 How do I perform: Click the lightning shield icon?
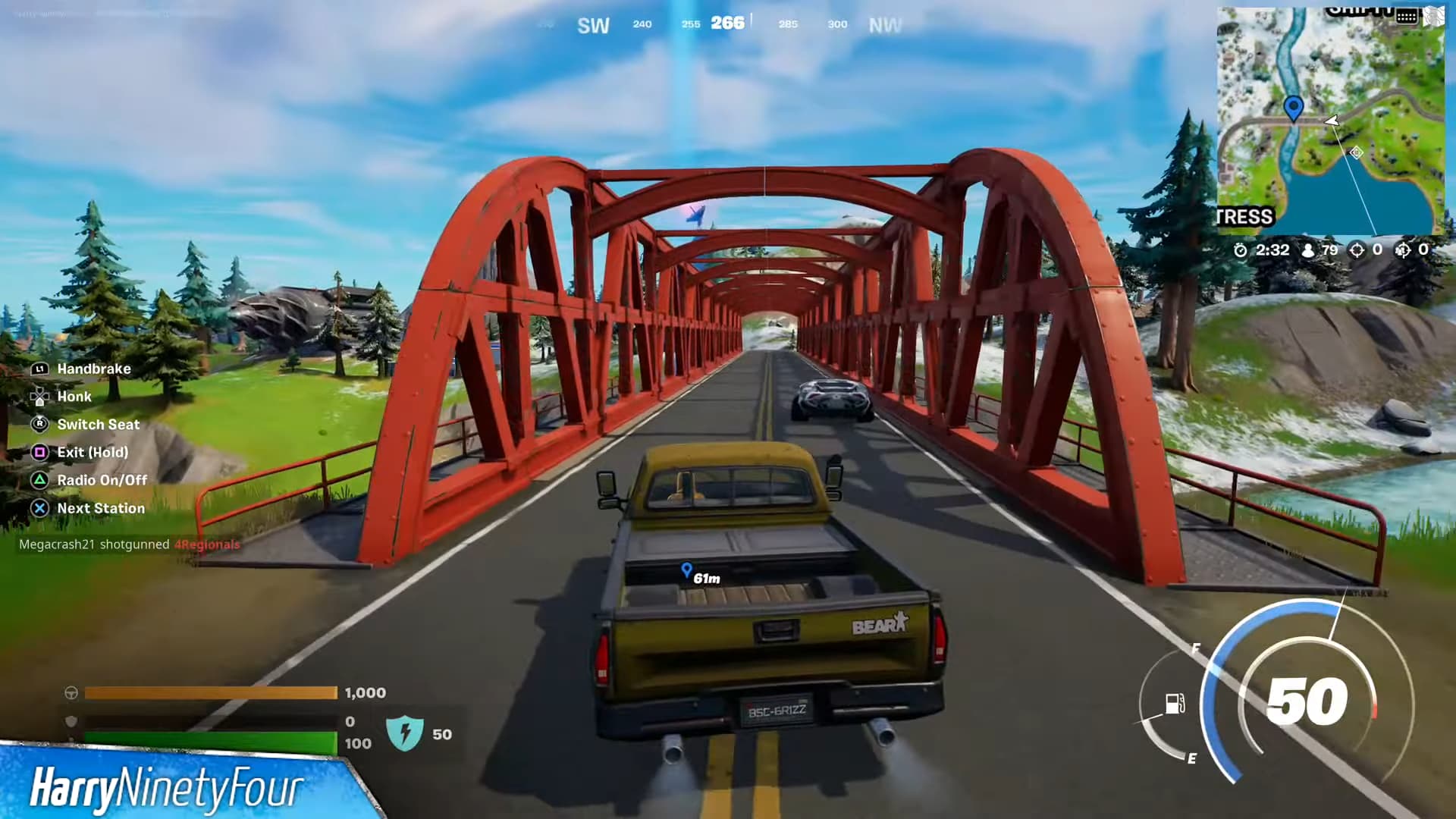point(404,733)
